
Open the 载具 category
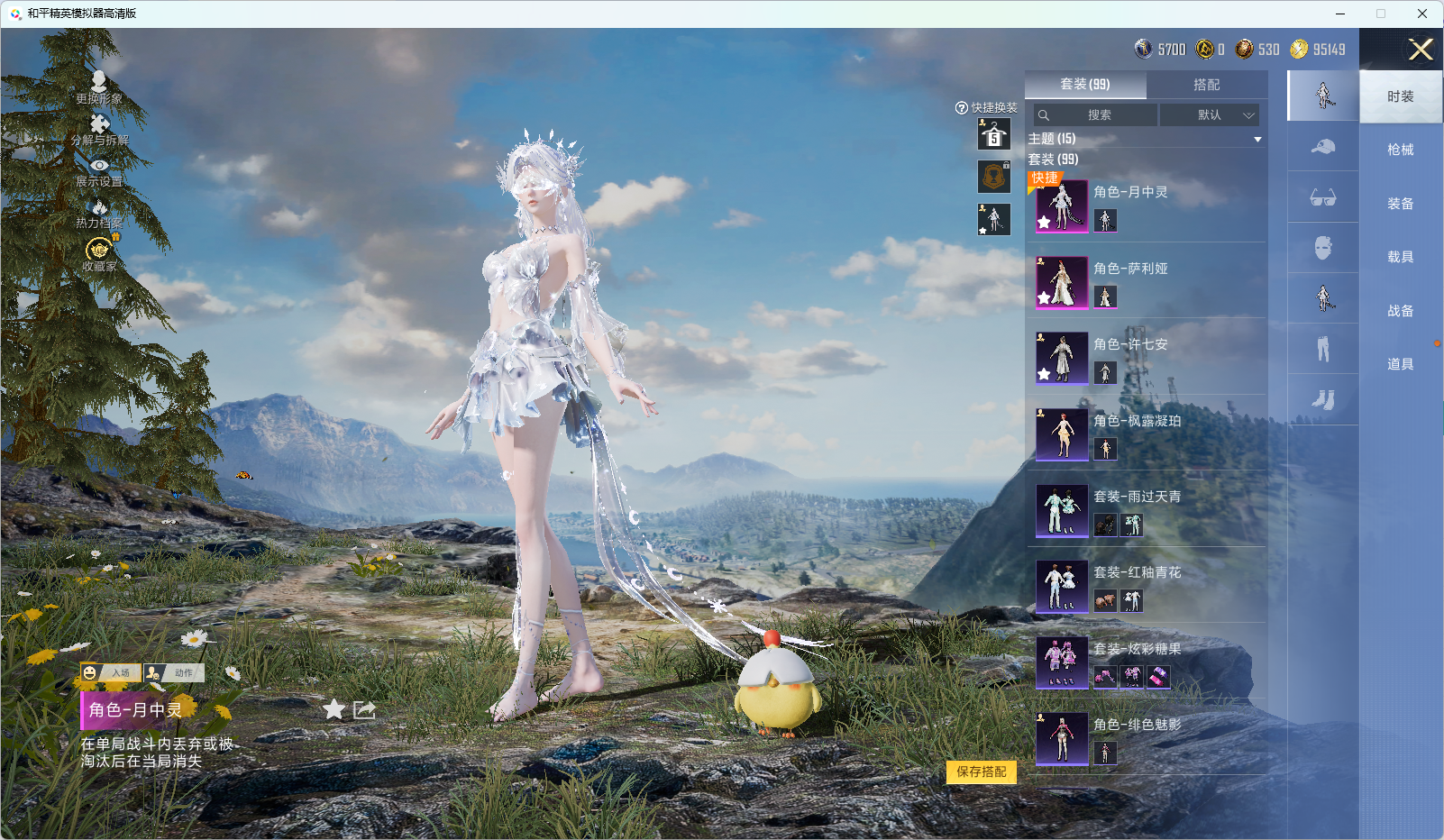tap(1400, 257)
